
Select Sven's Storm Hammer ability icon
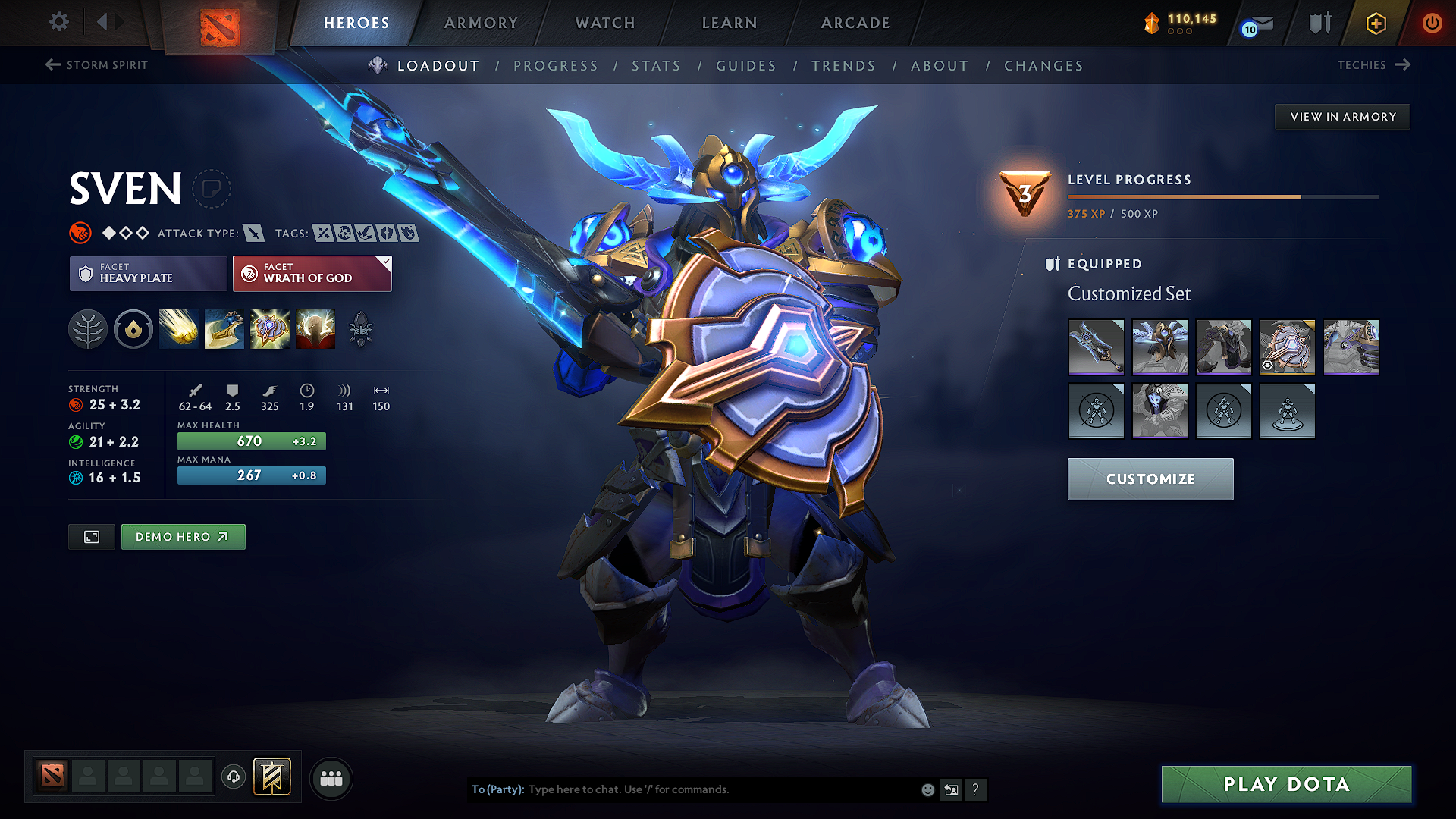point(179,329)
